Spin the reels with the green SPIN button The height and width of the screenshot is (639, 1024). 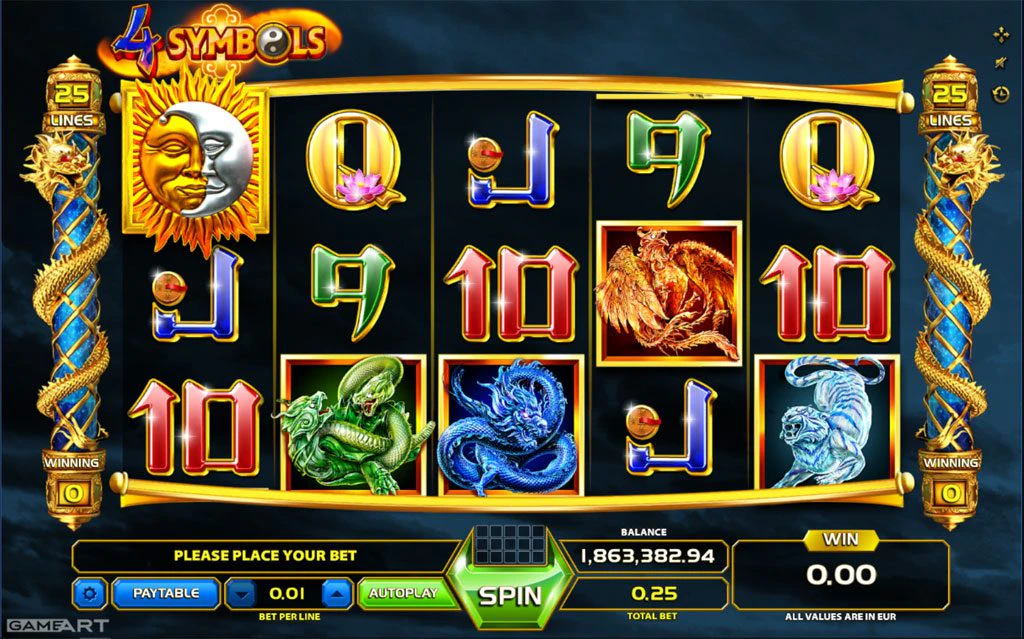pos(510,595)
